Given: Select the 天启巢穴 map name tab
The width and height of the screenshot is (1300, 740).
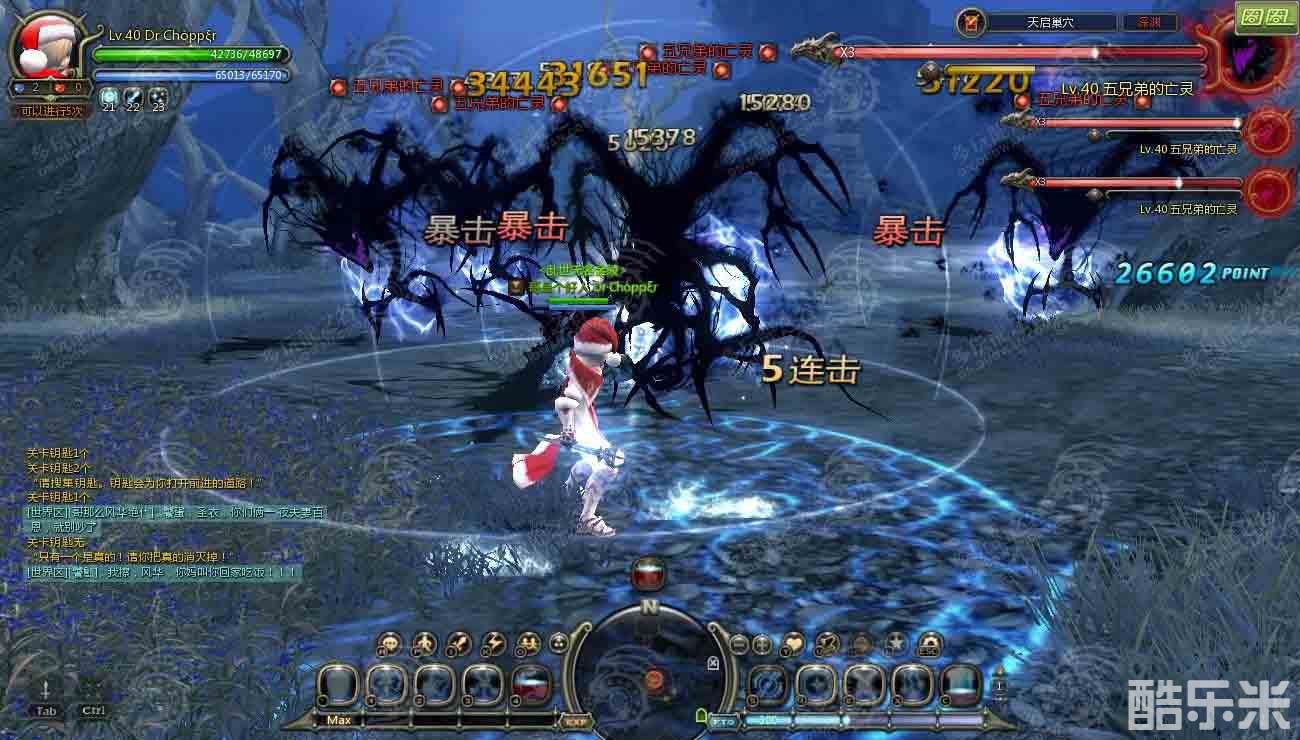Looking at the screenshot, I should point(1048,20).
